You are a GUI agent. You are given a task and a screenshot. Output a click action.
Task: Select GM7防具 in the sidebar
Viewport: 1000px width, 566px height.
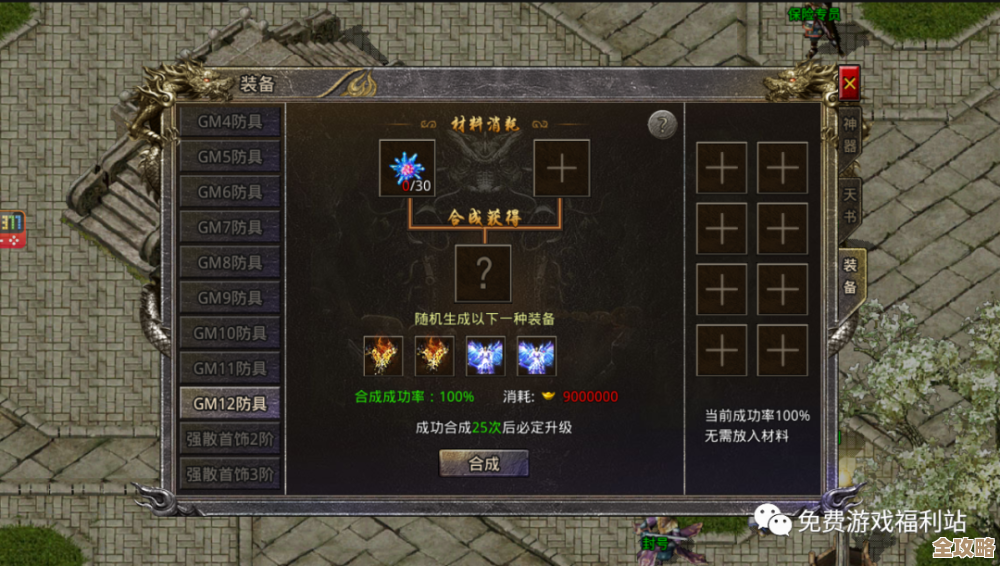point(229,227)
